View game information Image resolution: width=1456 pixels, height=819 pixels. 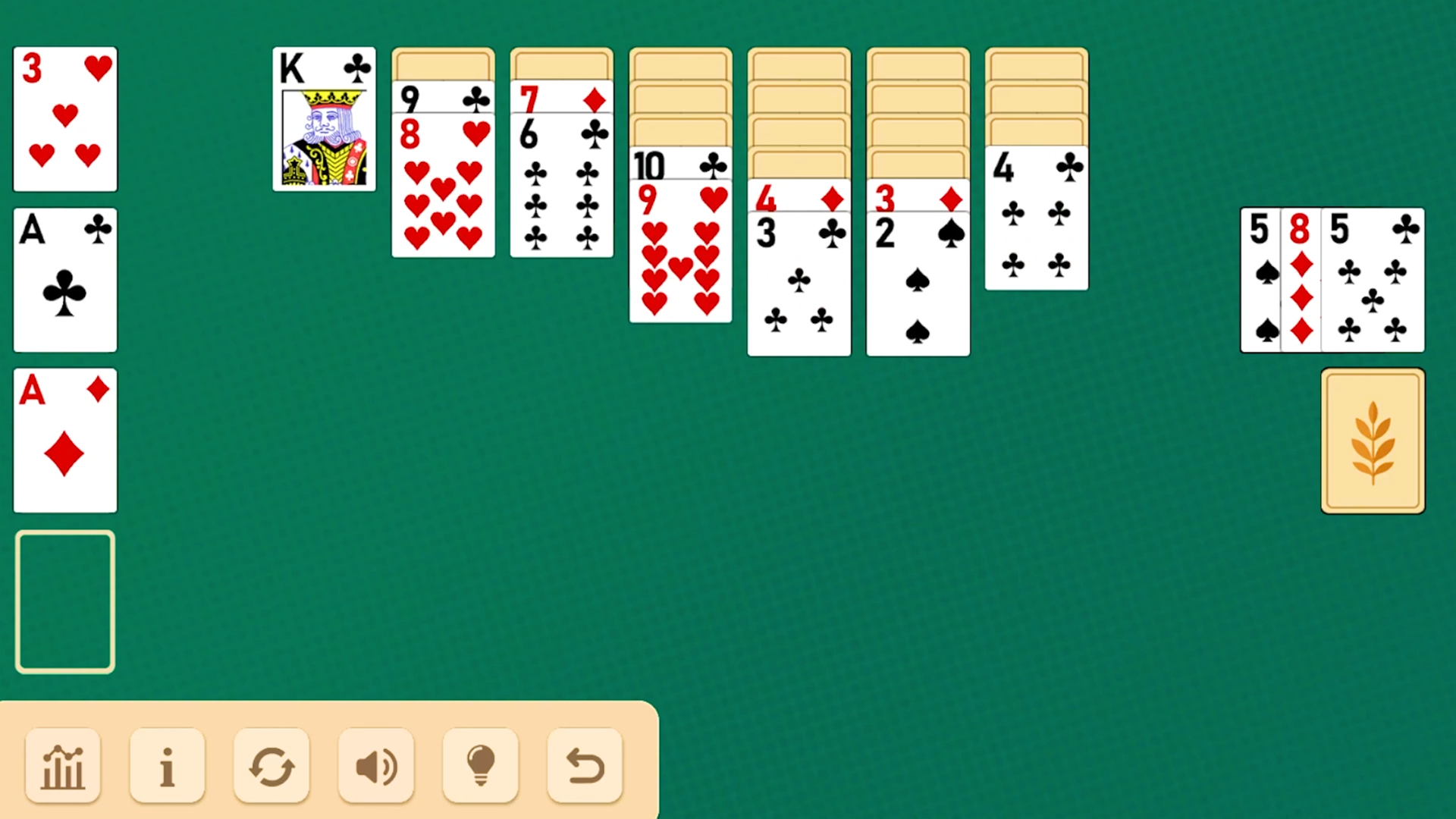[x=168, y=766]
